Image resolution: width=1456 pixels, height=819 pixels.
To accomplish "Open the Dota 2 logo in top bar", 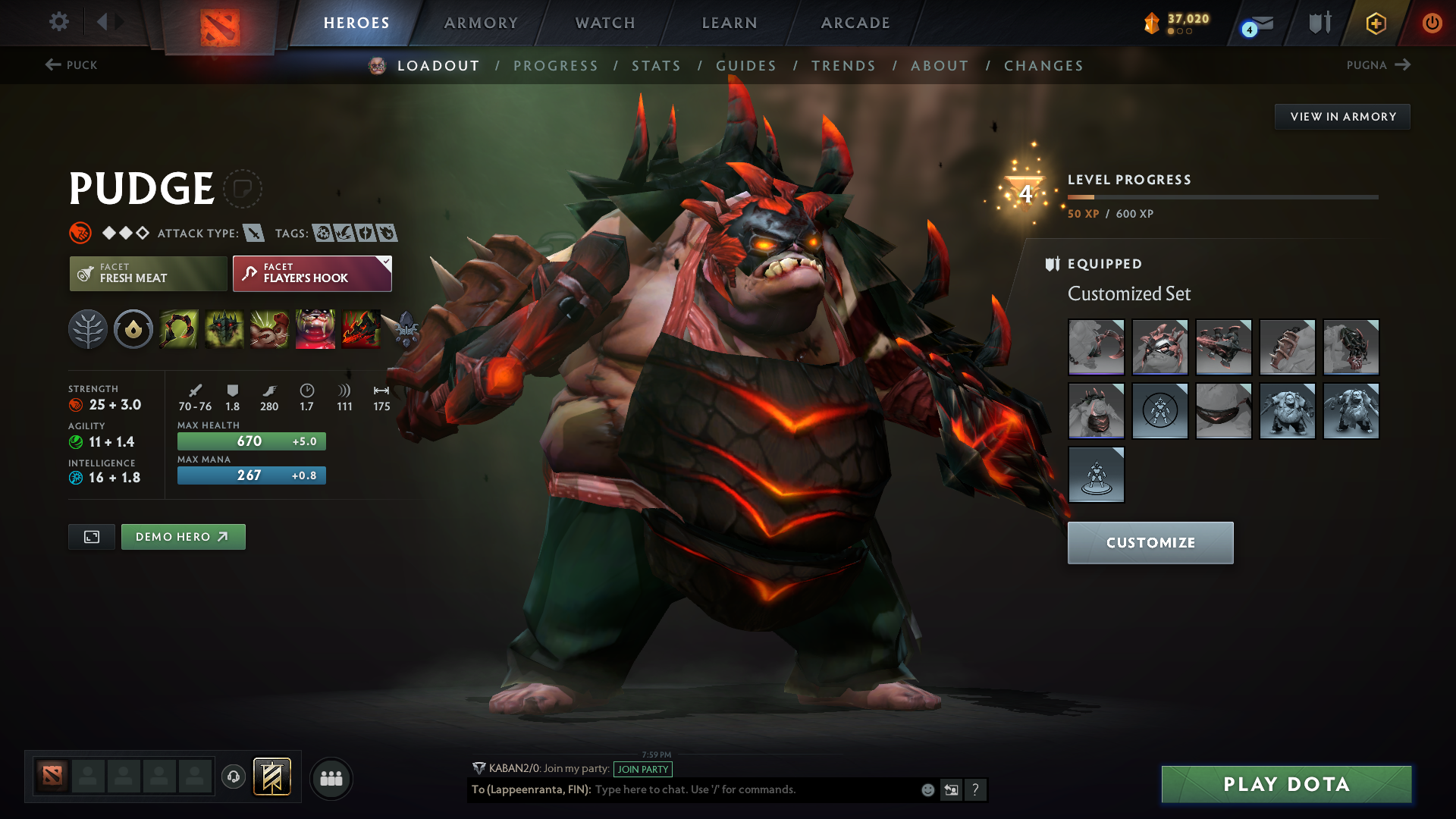I will click(x=219, y=23).
